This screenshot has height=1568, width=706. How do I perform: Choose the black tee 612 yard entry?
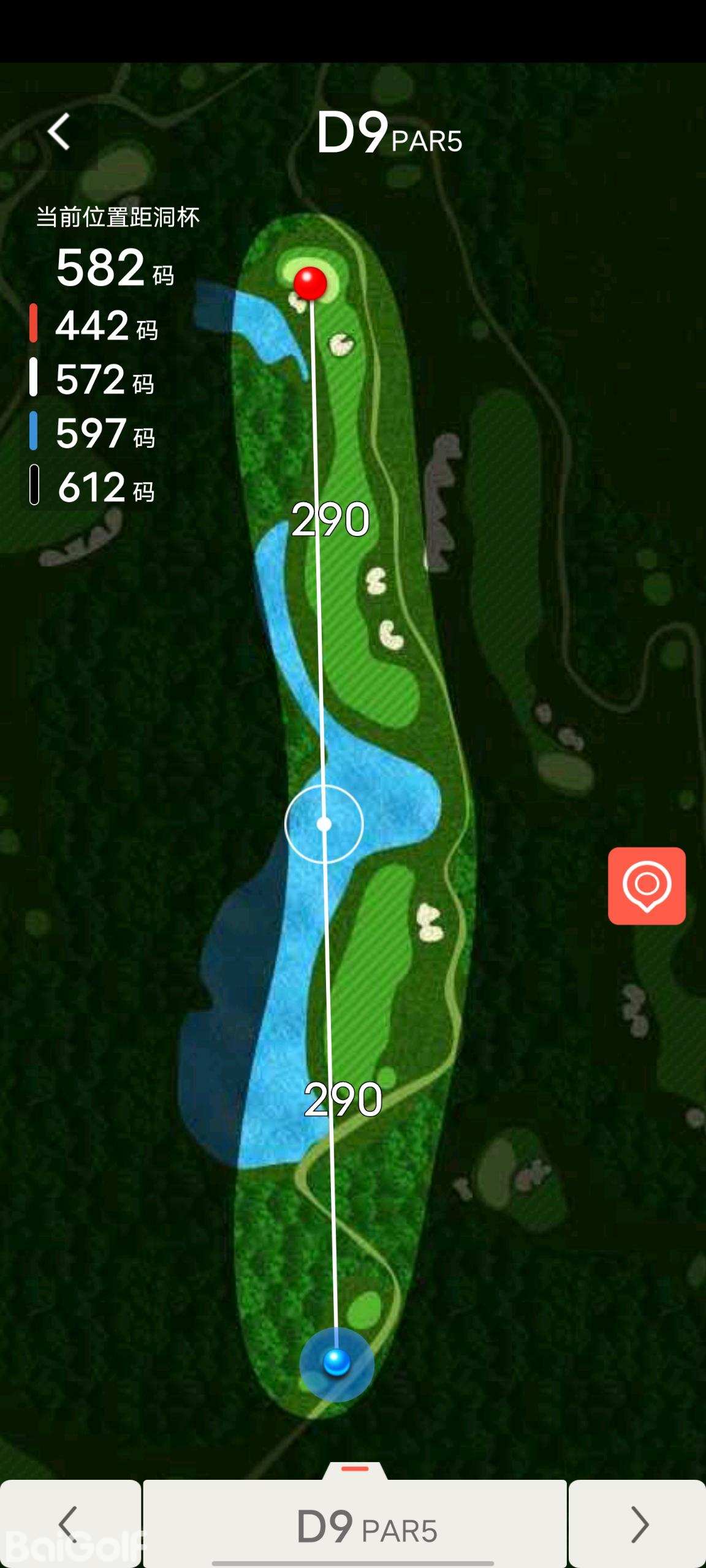[x=93, y=486]
